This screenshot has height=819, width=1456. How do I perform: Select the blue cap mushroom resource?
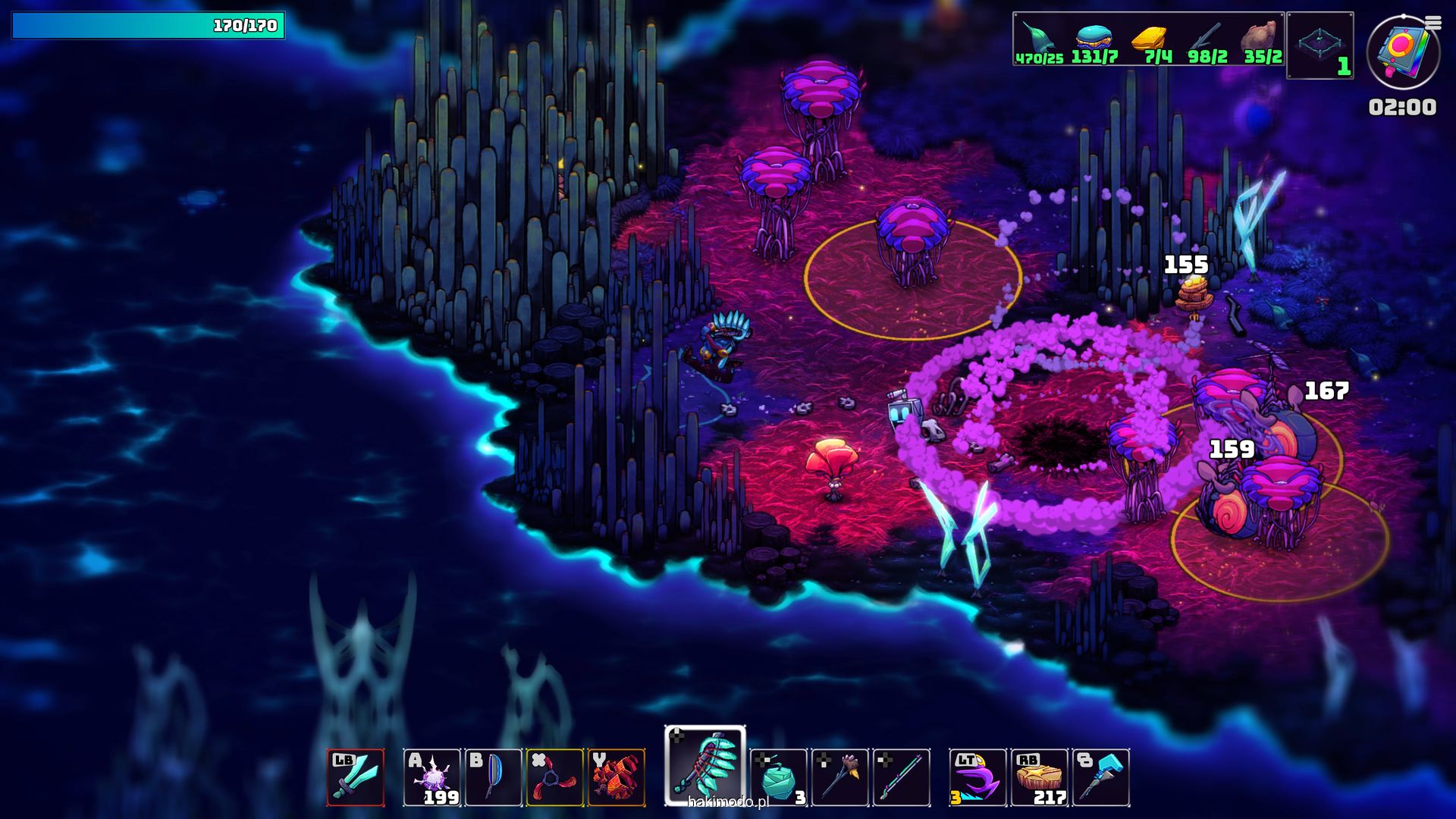click(x=1094, y=38)
